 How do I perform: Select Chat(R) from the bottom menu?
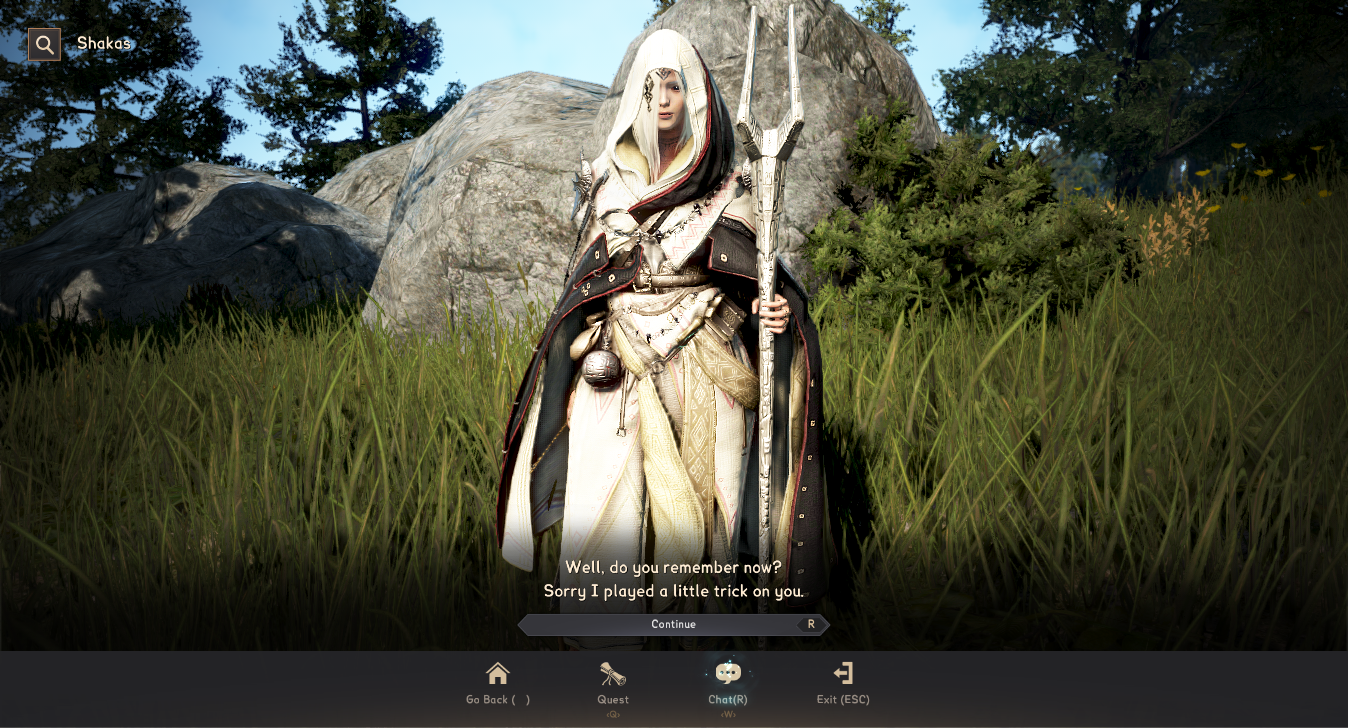click(727, 699)
